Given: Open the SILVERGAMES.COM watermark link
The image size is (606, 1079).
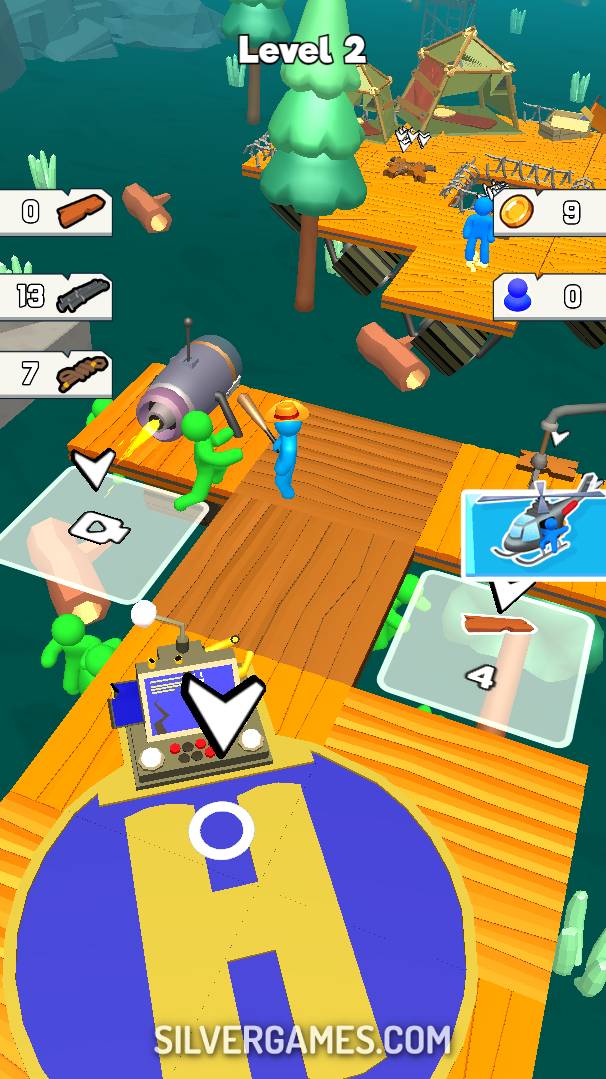Looking at the screenshot, I should click(303, 1041).
